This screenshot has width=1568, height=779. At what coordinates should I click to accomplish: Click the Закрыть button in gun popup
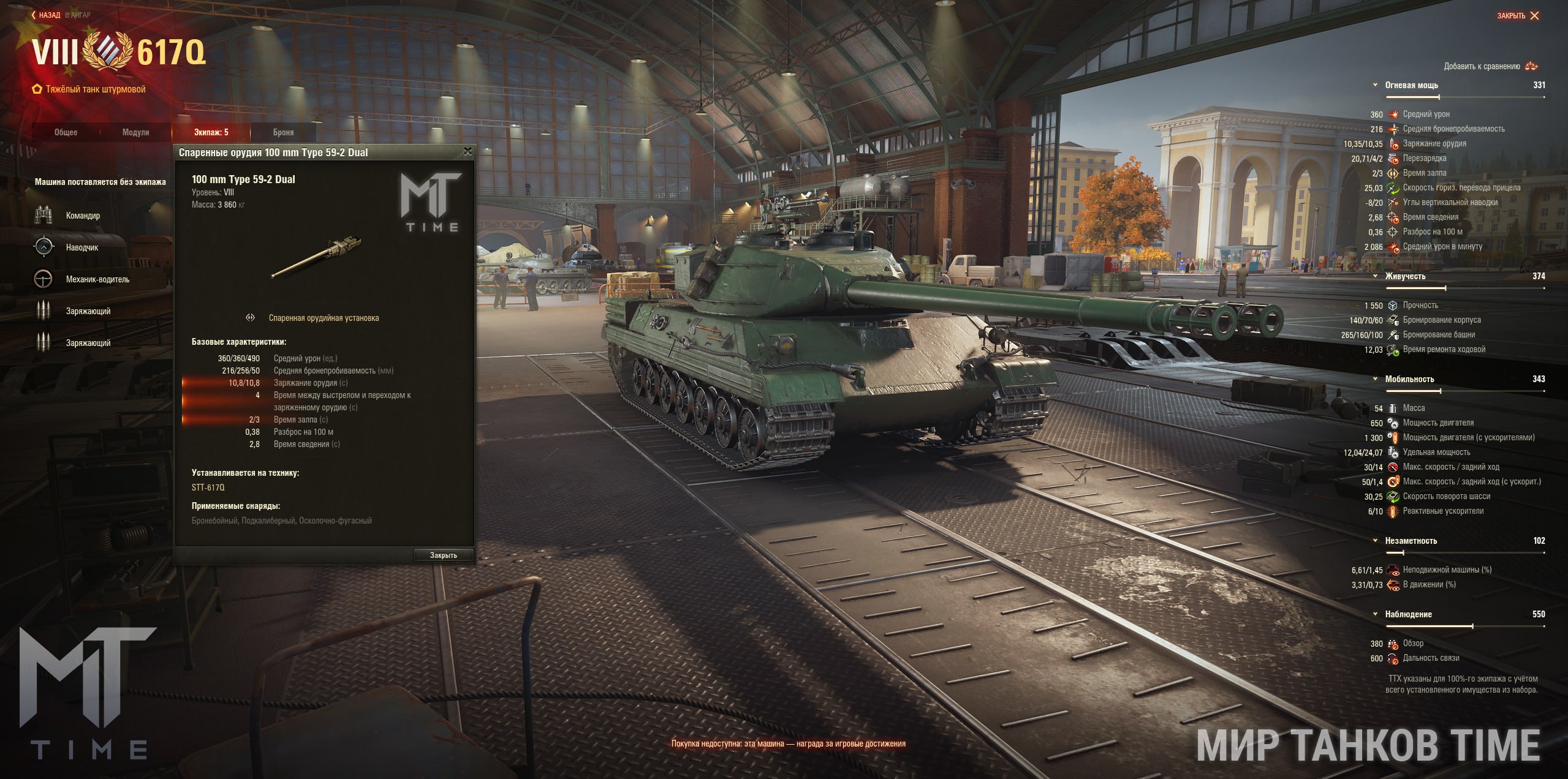tap(443, 555)
